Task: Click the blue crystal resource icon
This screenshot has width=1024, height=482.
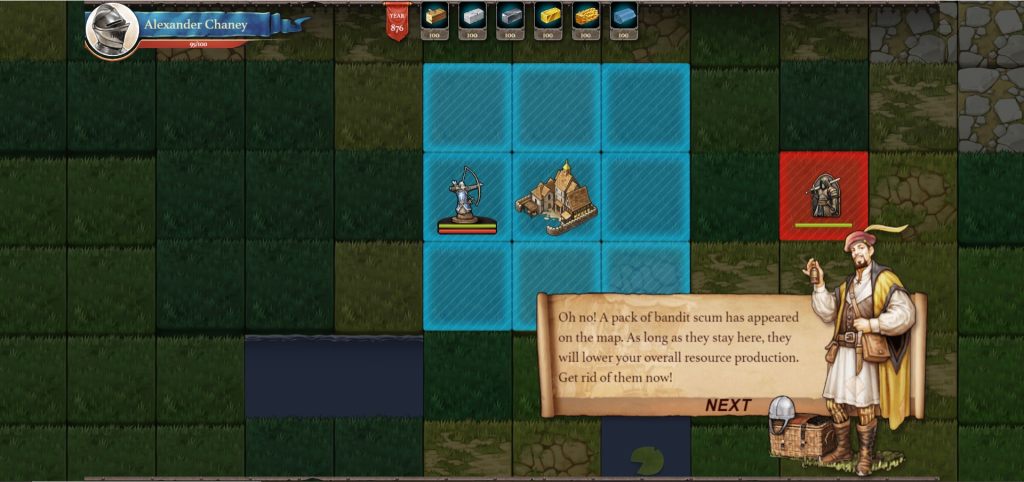Action: coord(624,16)
